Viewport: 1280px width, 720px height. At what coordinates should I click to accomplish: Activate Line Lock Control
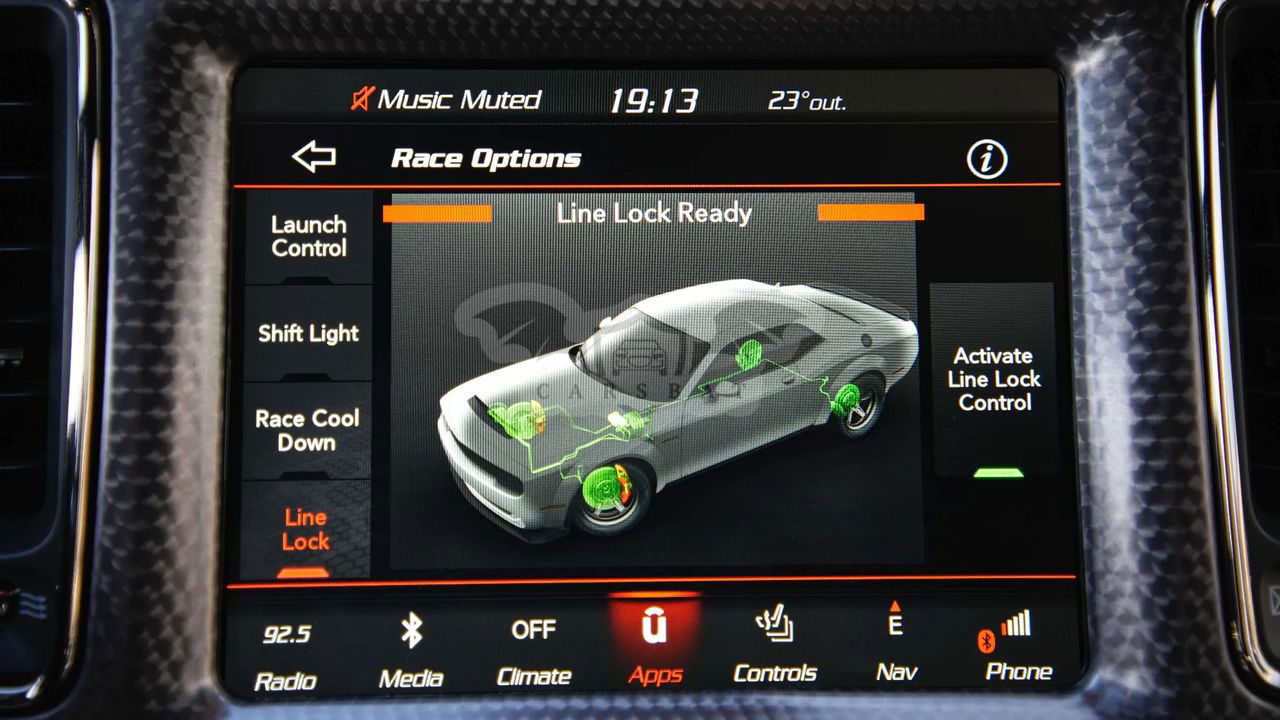pyautogui.click(x=994, y=380)
